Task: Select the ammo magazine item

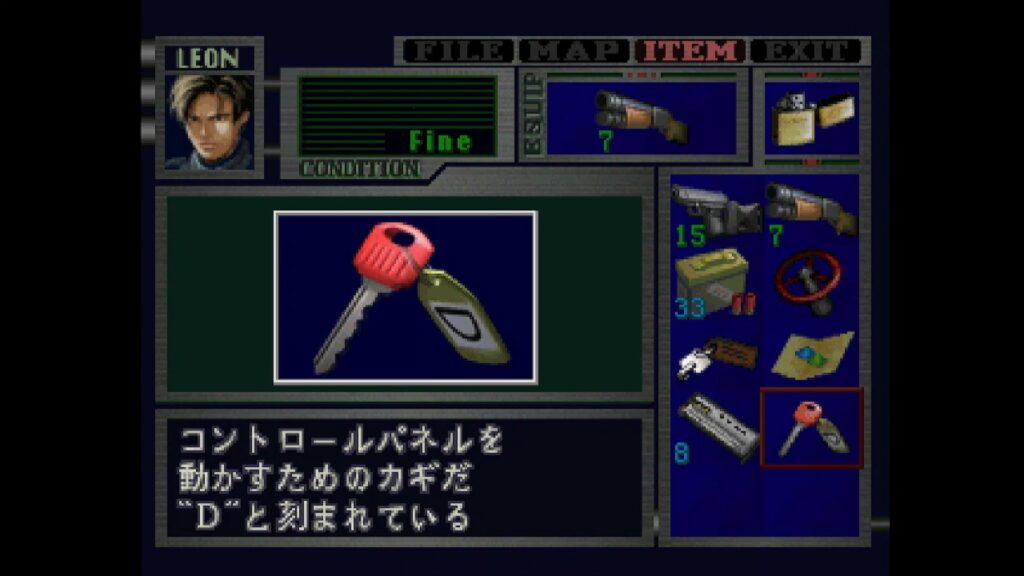Action: tap(716, 427)
